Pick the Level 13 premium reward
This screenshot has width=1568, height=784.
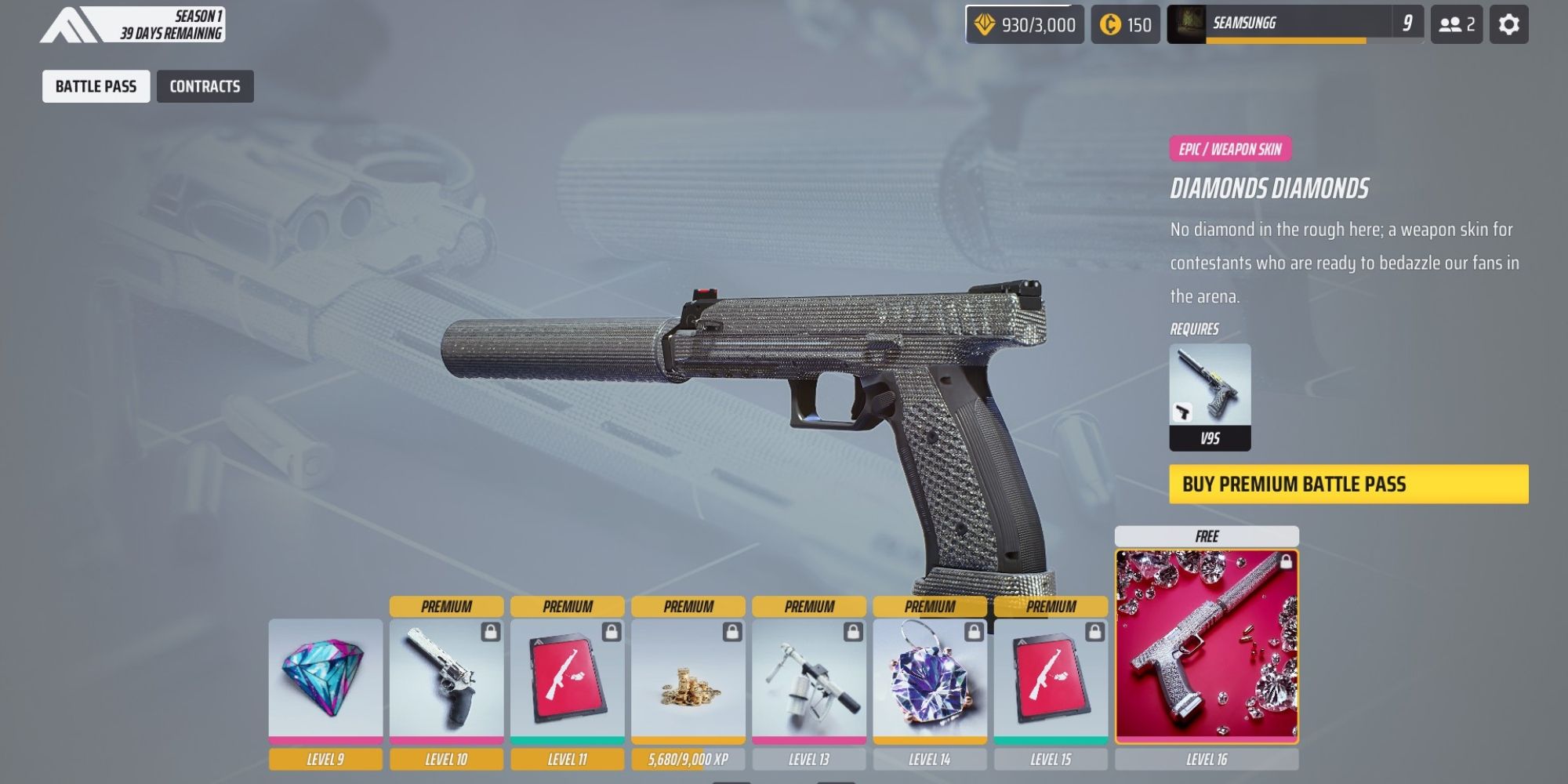(809, 679)
